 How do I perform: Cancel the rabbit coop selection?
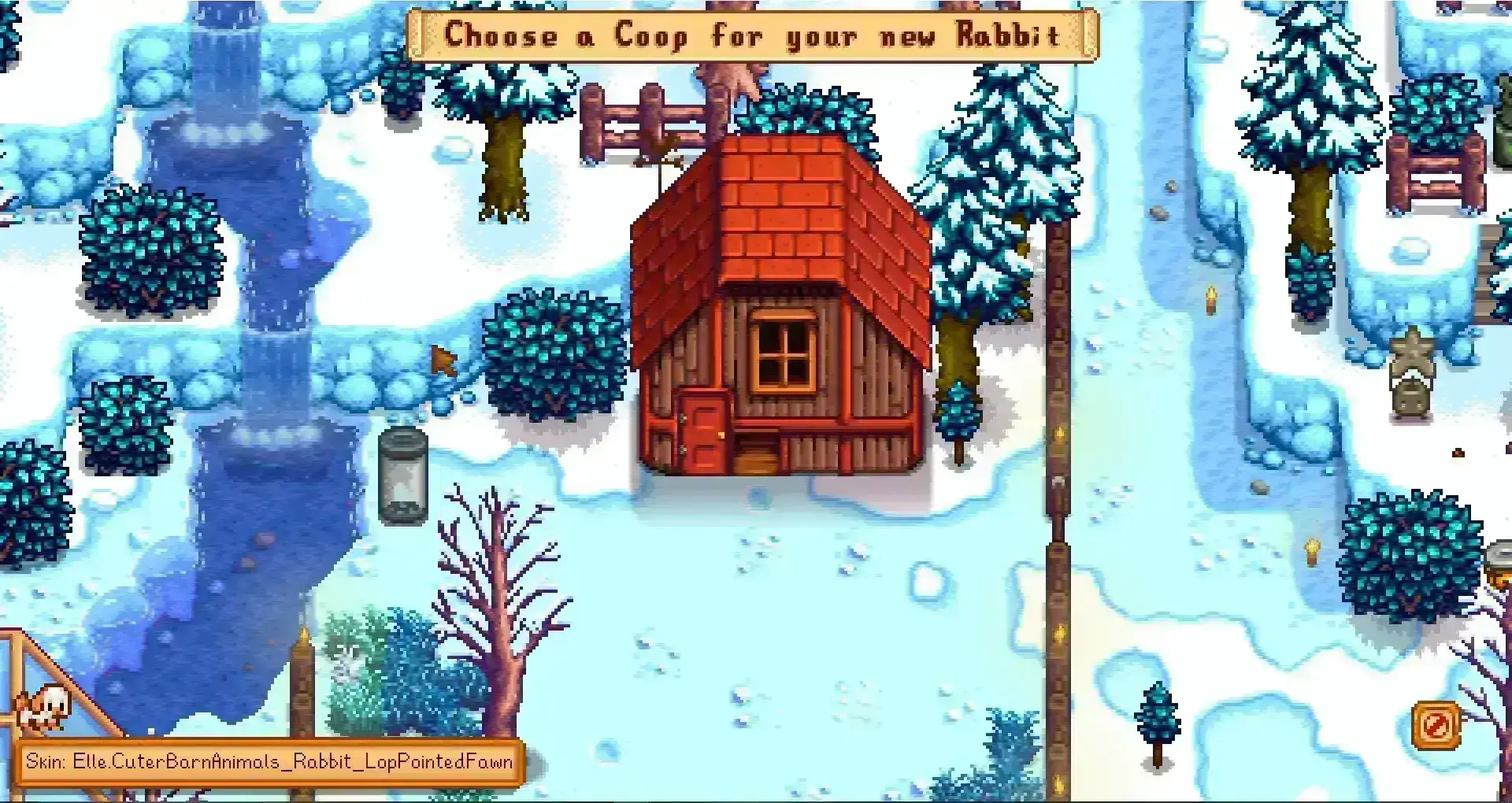[1436, 724]
